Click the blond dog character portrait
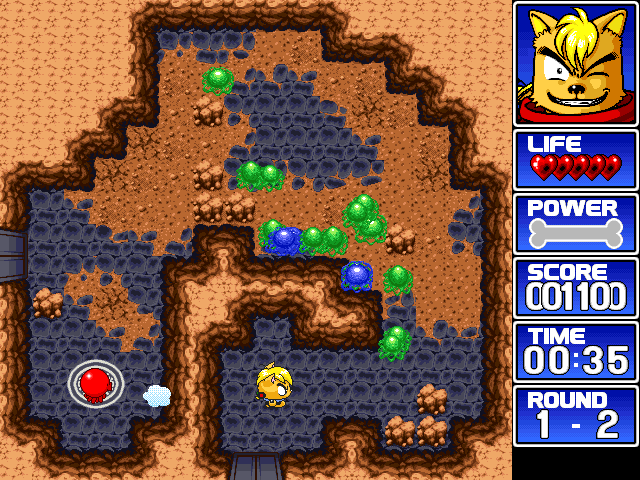Image resolution: width=640 pixels, height=480 pixels. (575, 63)
